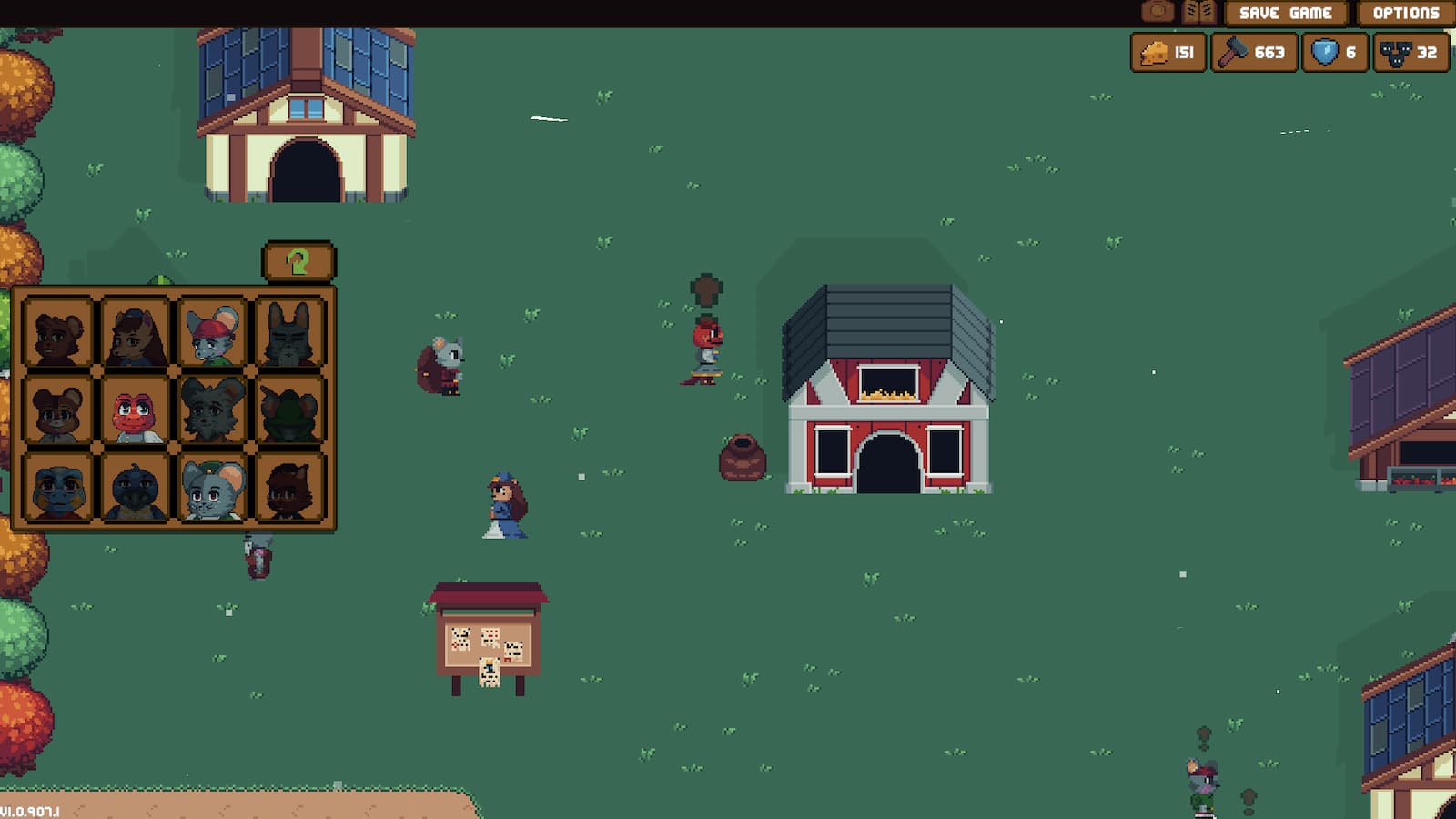Click the rat heads counter icon
The image size is (1456, 819).
[x=1396, y=52]
